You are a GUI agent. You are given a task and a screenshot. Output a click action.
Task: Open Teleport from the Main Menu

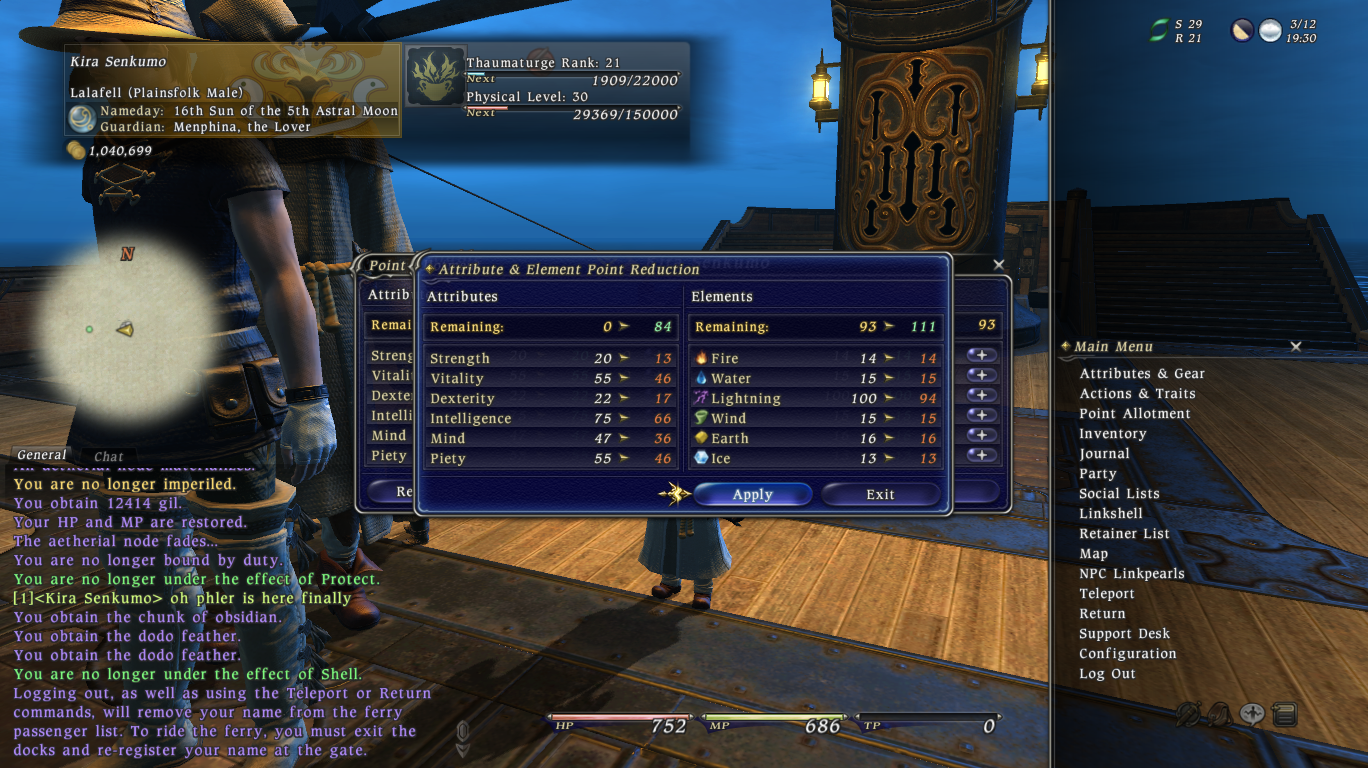(x=1107, y=593)
